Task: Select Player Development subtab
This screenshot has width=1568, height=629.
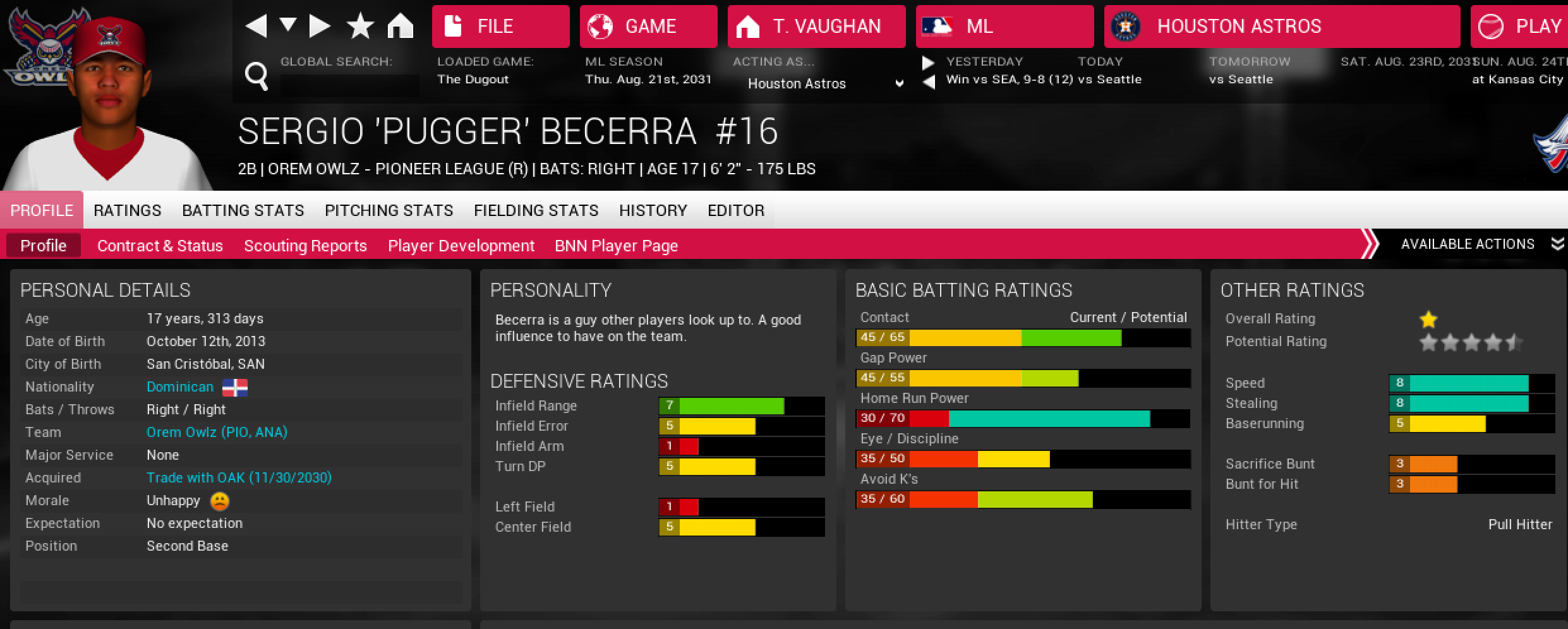Action: point(461,246)
